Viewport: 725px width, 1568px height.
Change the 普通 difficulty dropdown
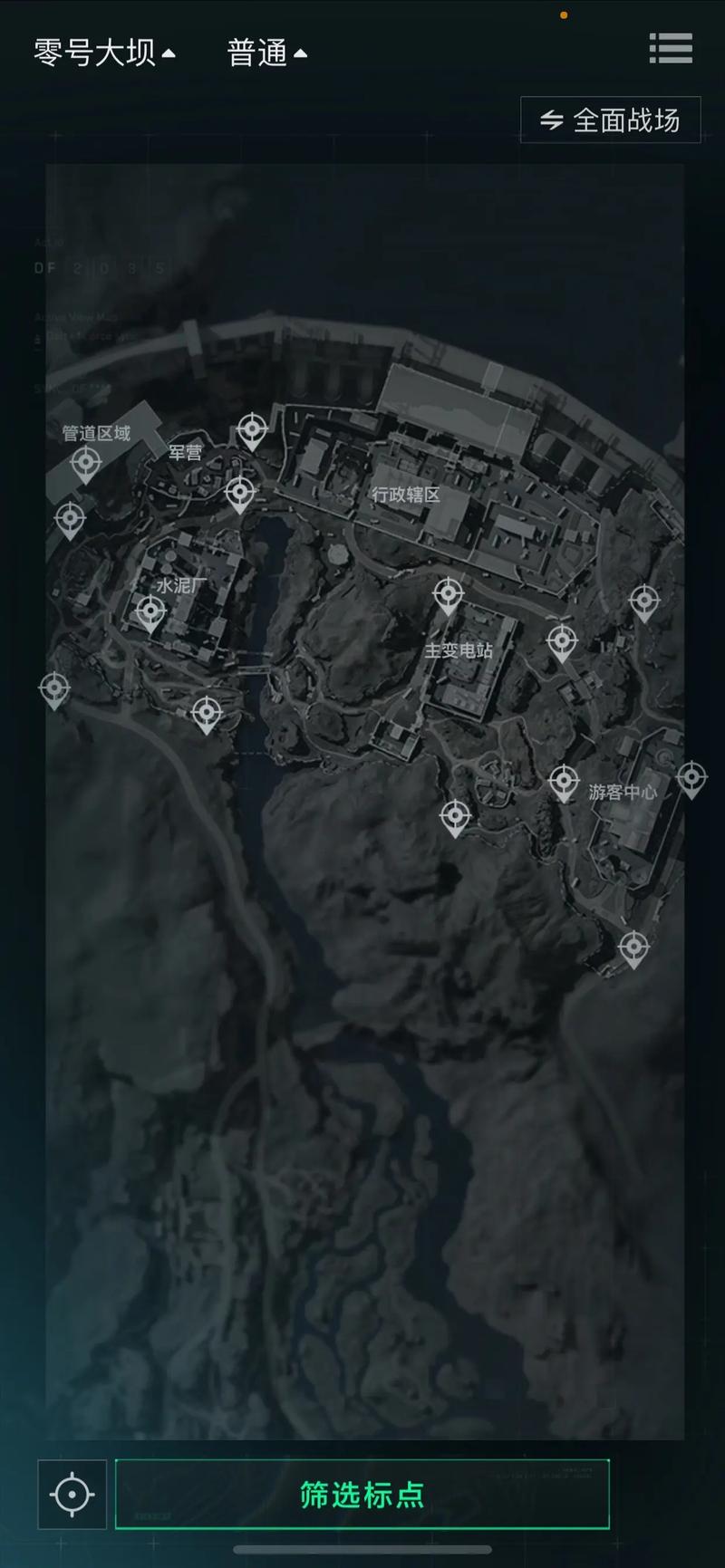(266, 53)
